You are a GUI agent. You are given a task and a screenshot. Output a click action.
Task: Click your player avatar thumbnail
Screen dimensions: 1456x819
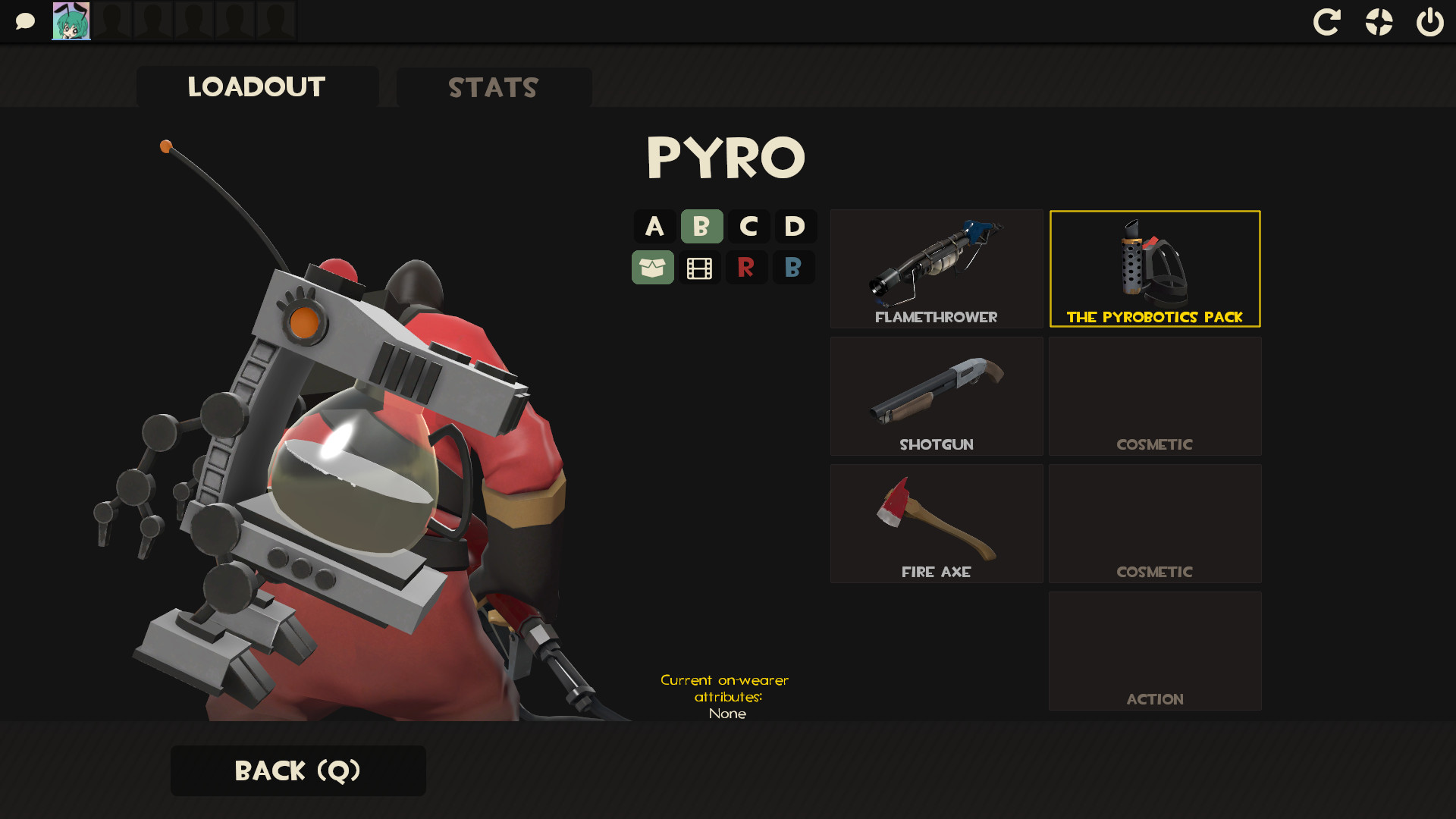click(71, 20)
